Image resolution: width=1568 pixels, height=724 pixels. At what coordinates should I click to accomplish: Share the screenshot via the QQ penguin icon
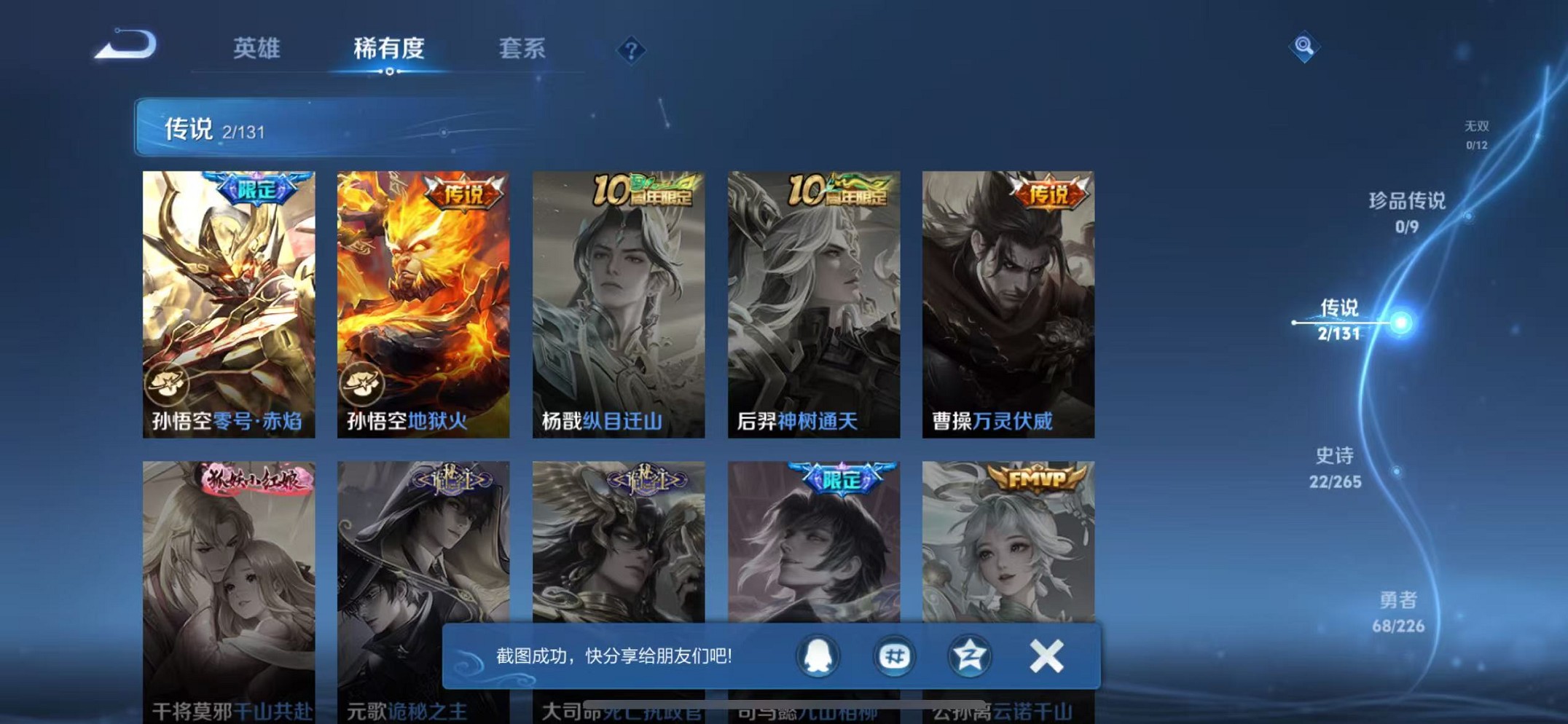pos(818,656)
